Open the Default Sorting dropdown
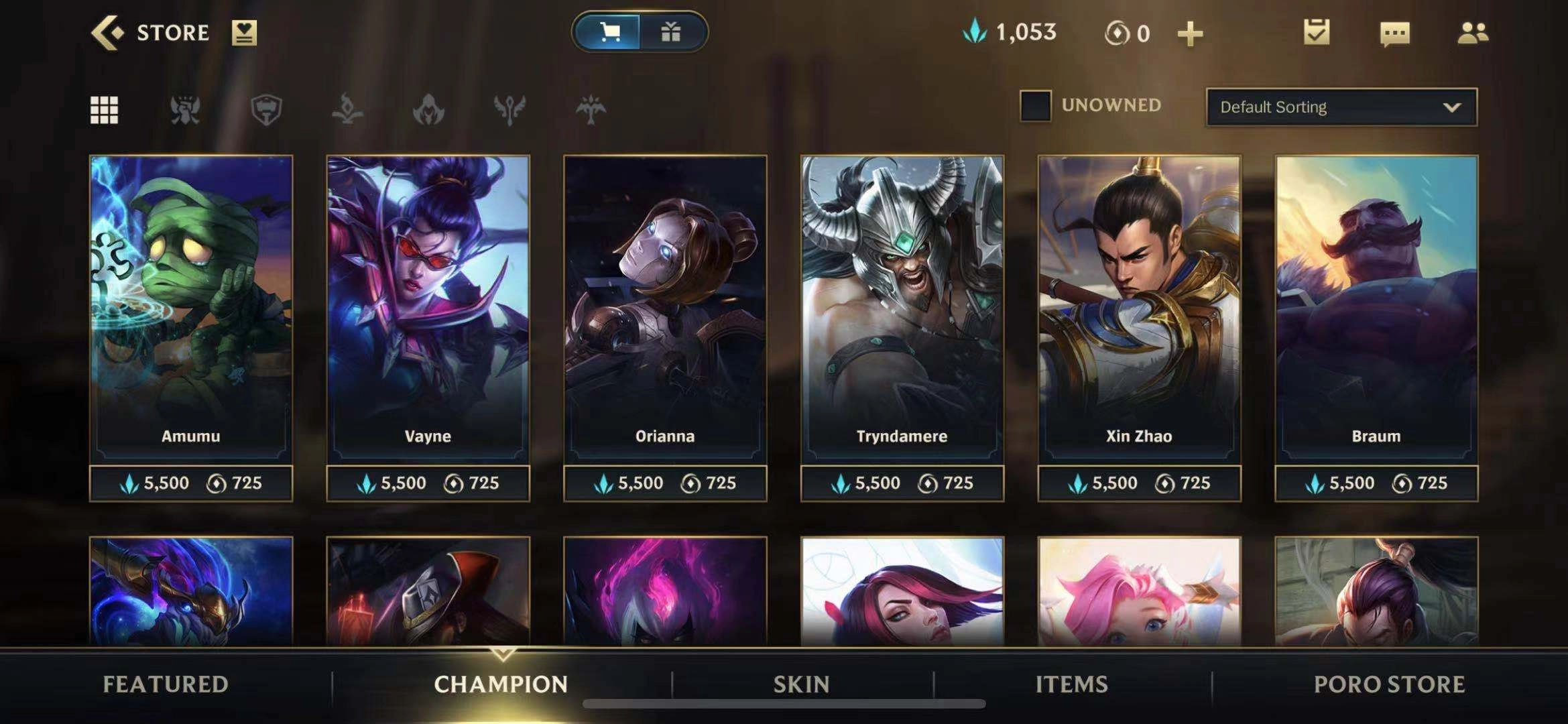The image size is (1568, 724). [1341, 107]
